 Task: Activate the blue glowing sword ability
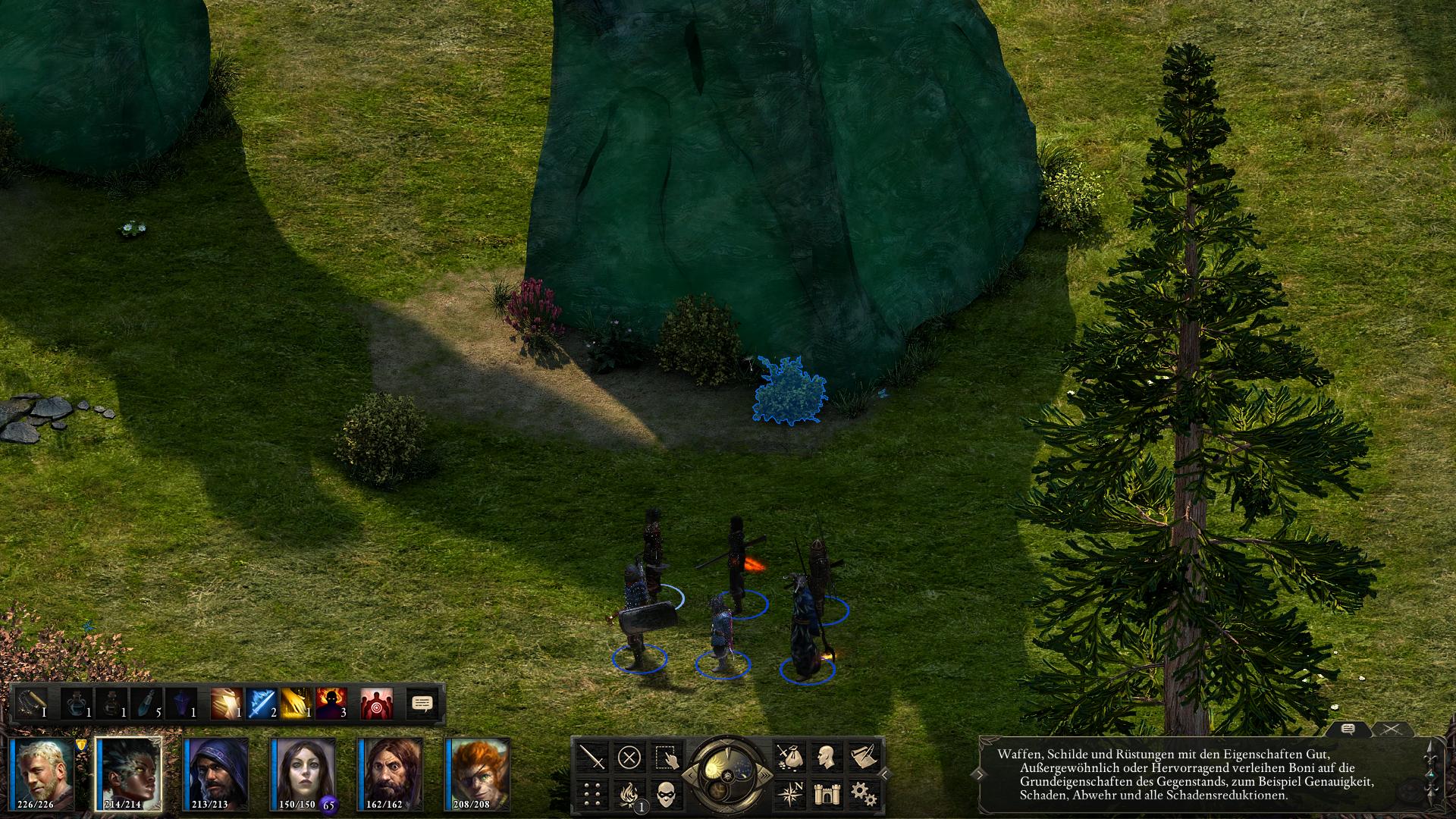(x=261, y=704)
